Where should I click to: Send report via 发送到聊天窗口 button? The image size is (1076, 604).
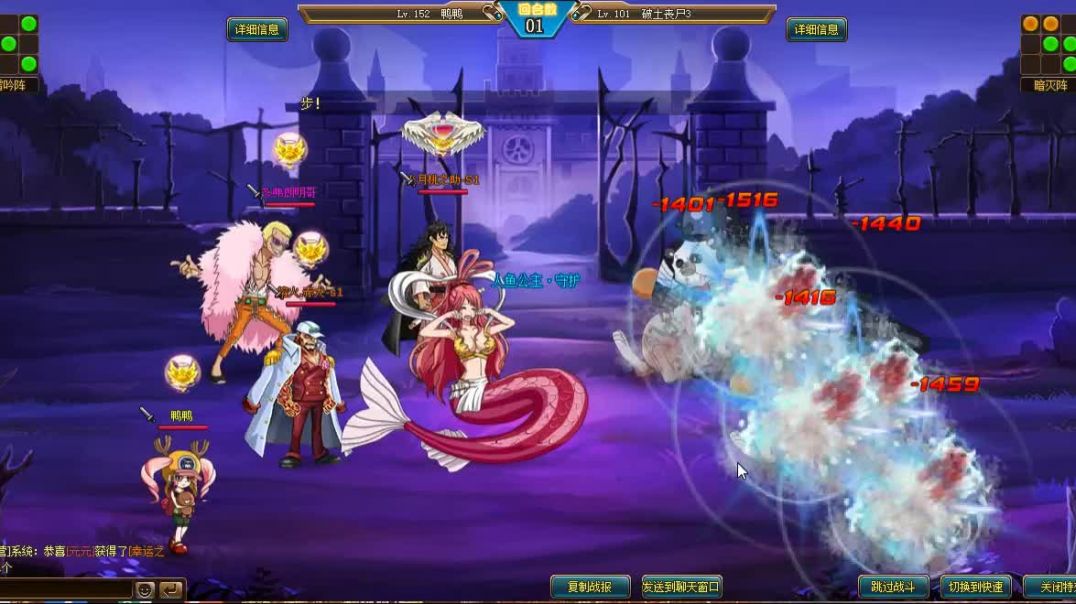tap(682, 587)
